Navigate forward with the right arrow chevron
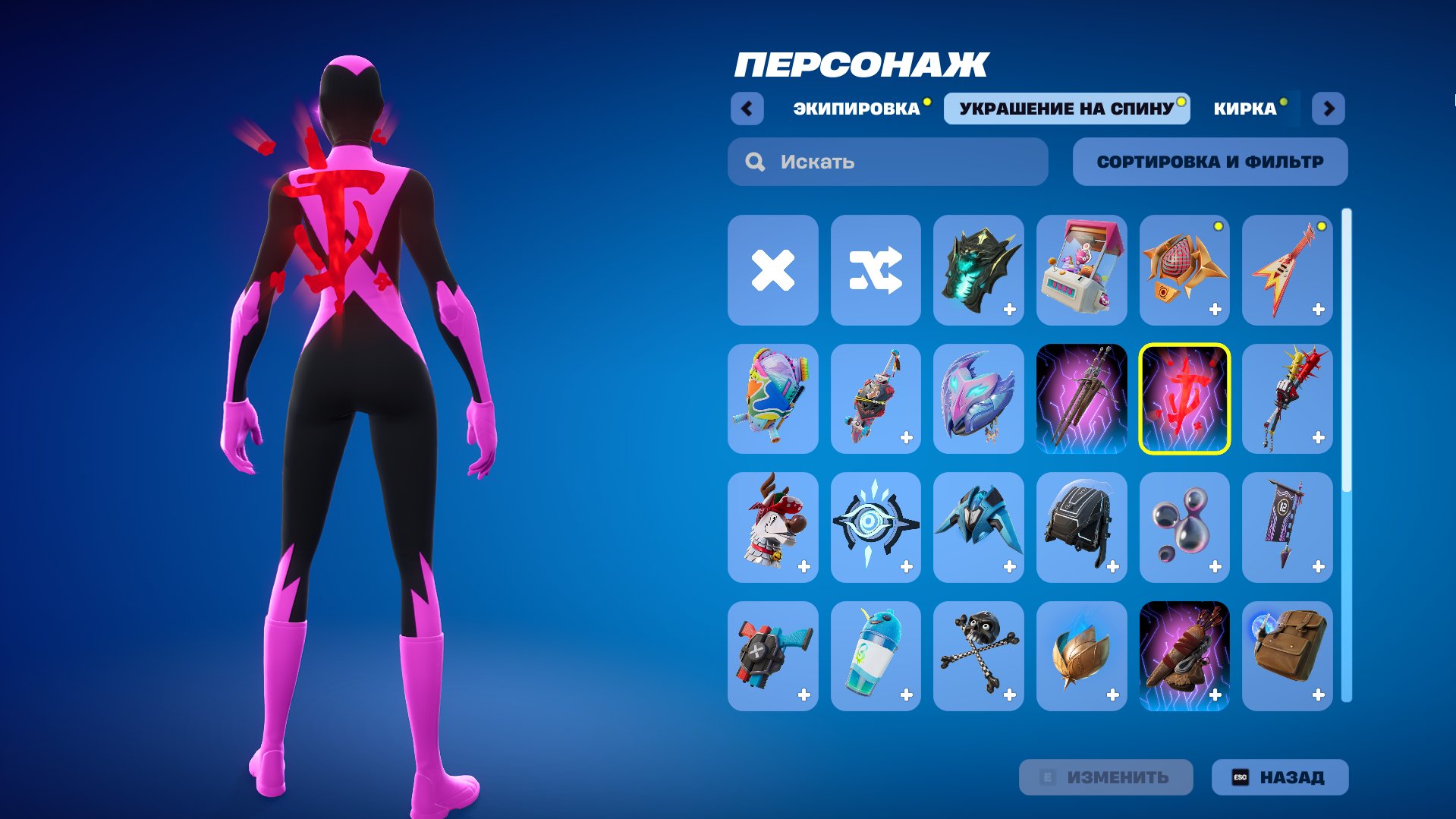 pyautogui.click(x=1329, y=109)
